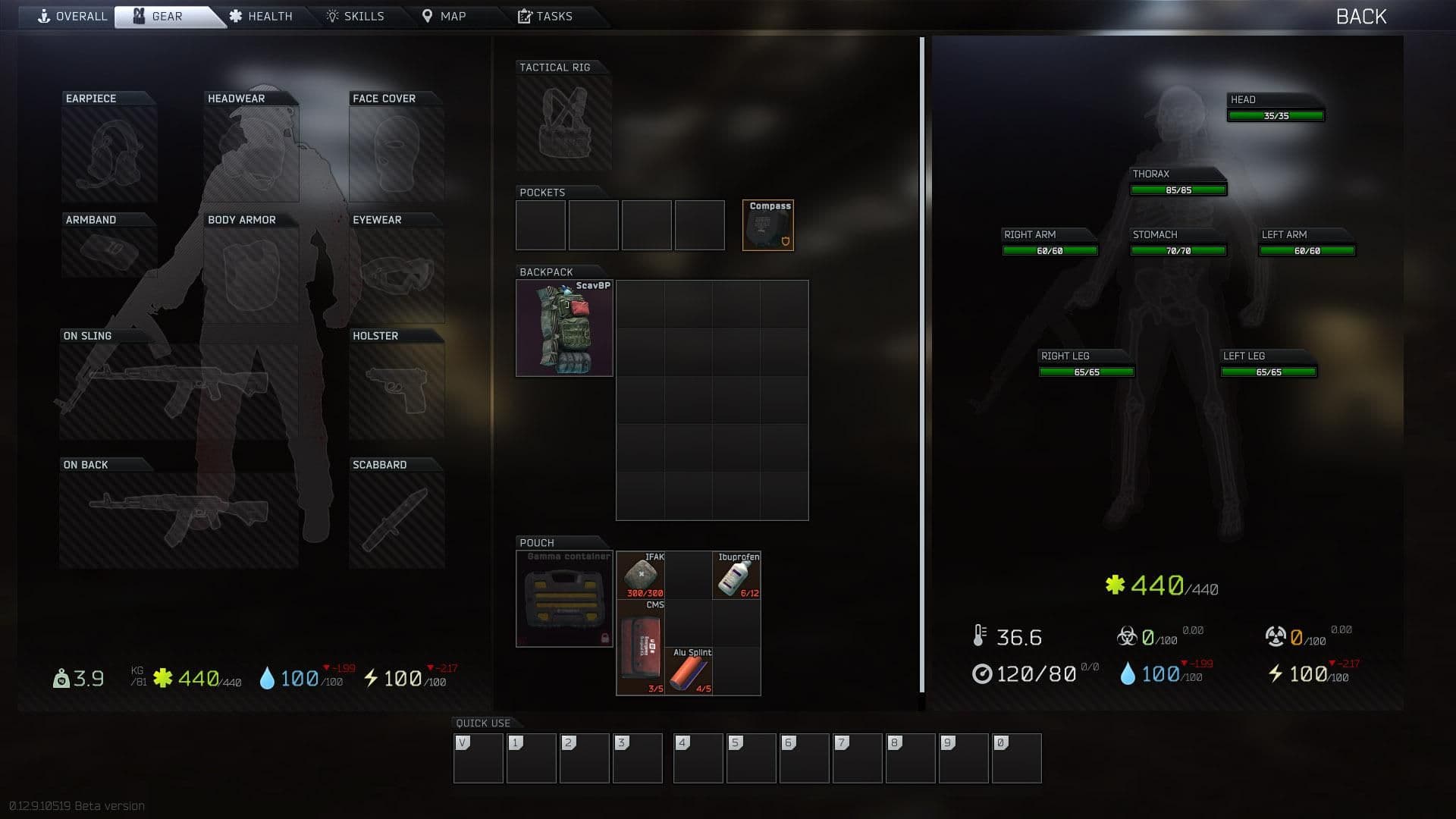
Task: Click the Alu Splint item
Action: (x=690, y=671)
